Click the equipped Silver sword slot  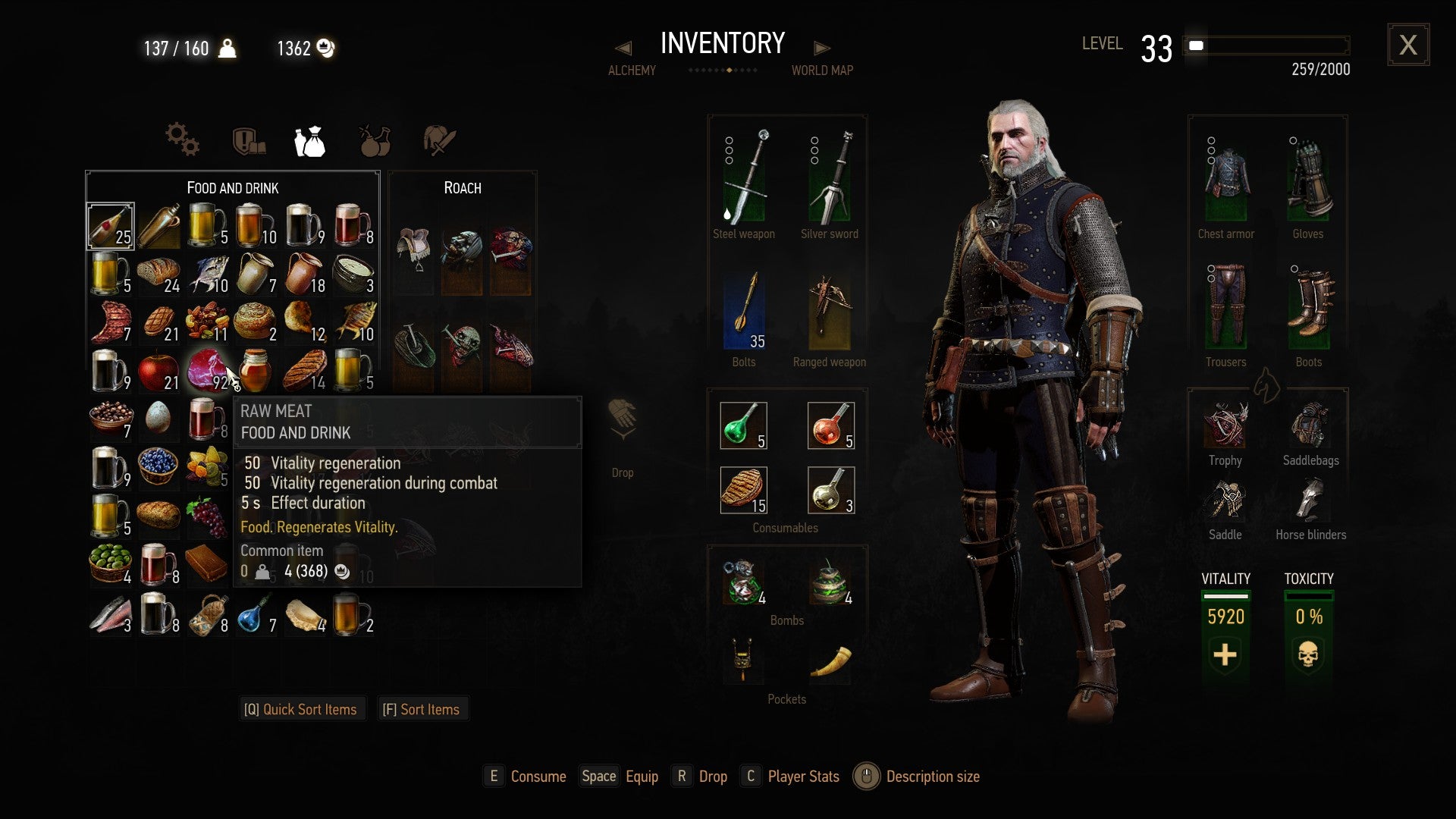coord(830,174)
